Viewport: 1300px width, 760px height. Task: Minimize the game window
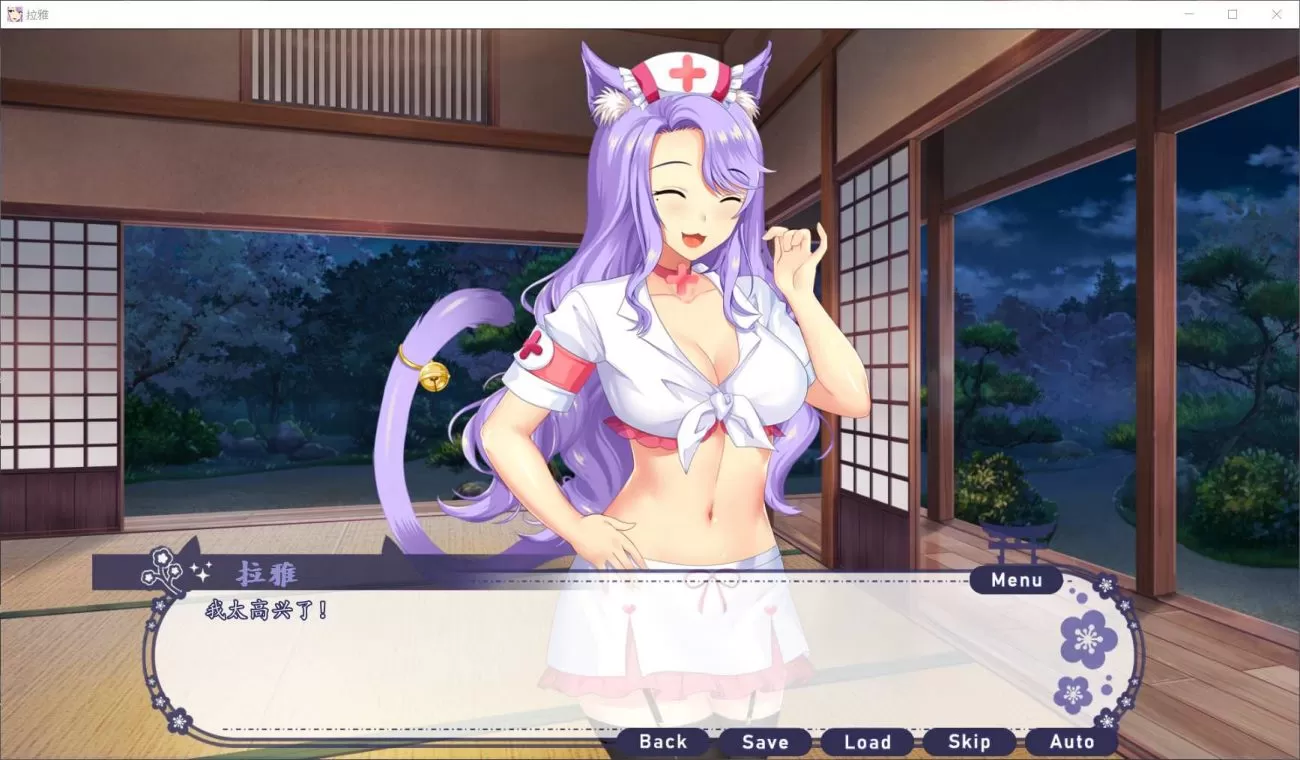point(1188,13)
